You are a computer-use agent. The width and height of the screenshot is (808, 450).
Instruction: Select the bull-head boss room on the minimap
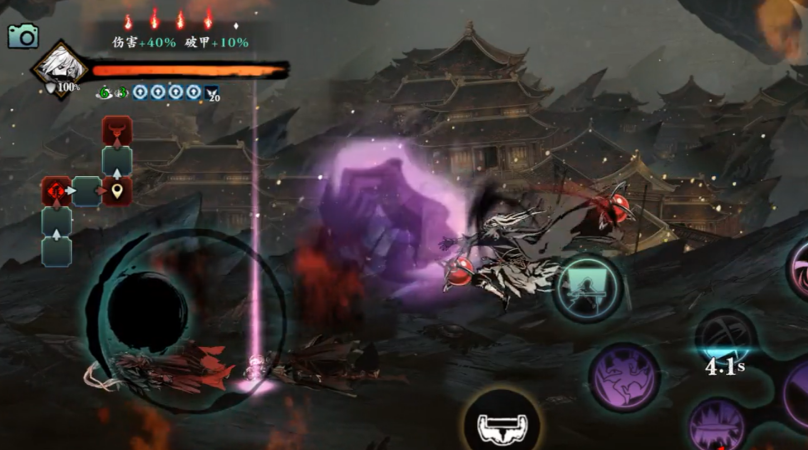point(117,131)
